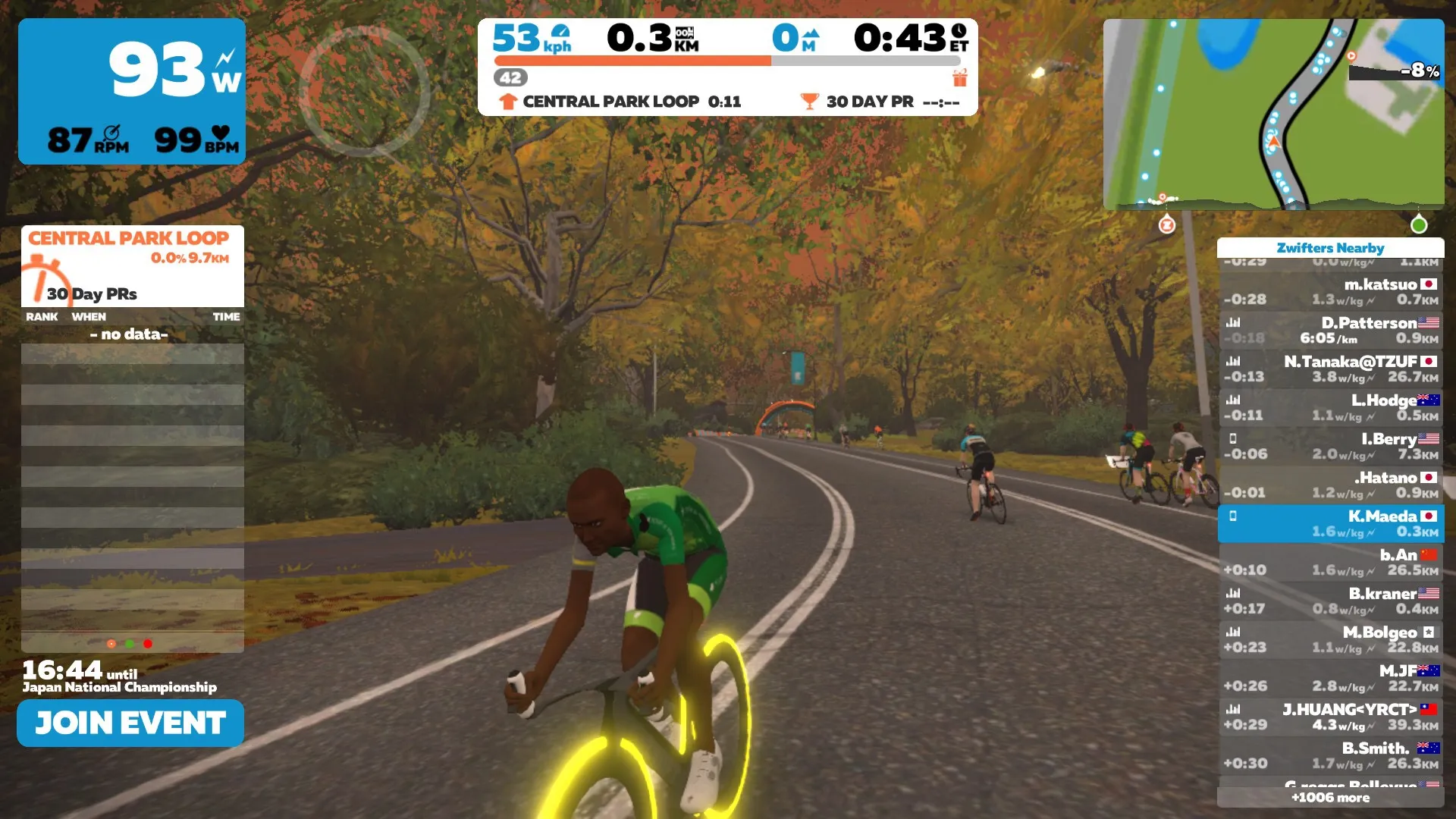Select highlighted K.Maeda rider row
Image resolution: width=1456 pixels, height=819 pixels.
1331,524
